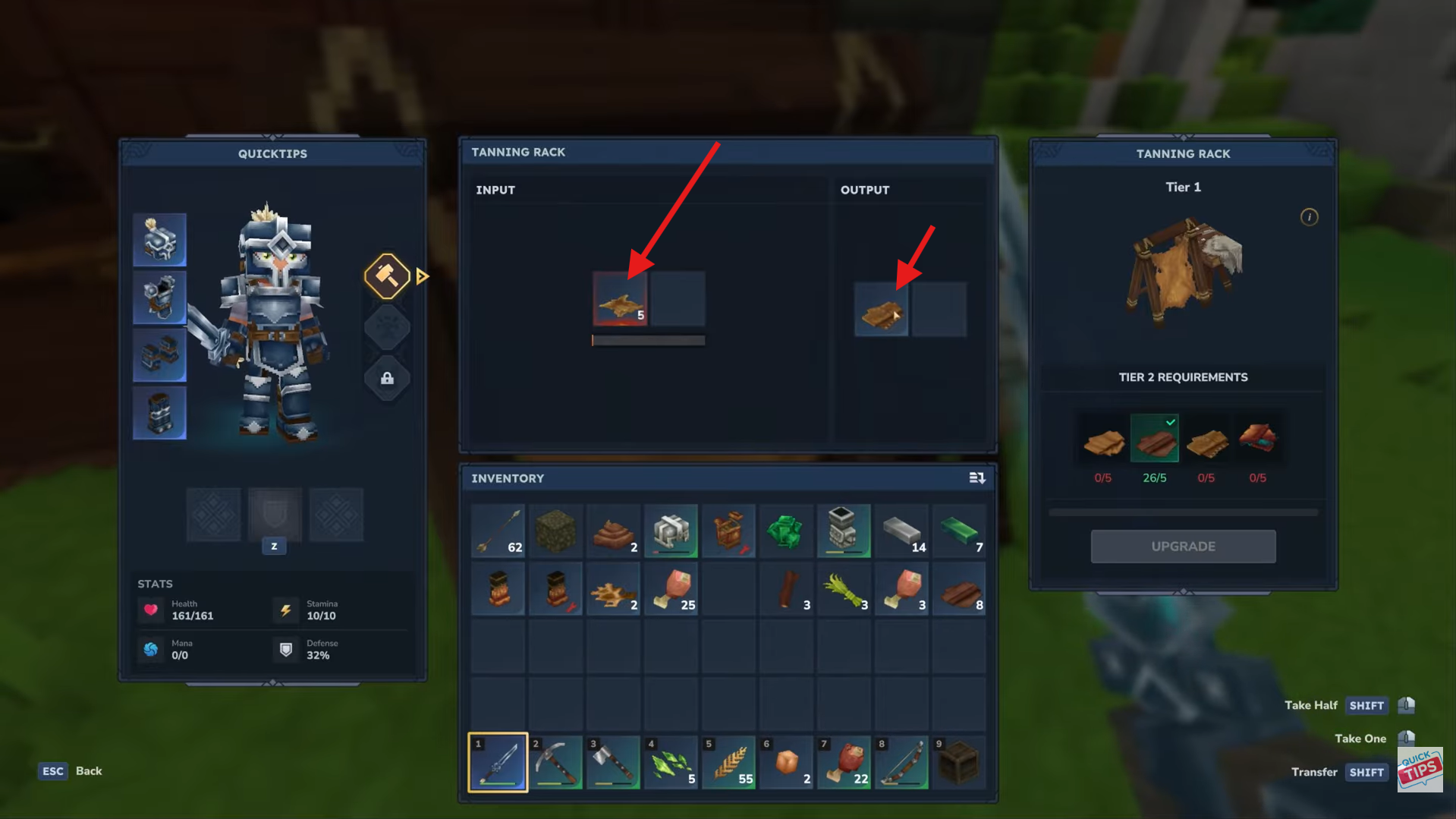Click the arrow expander next to the hammer icon
Viewport: 1456px width, 819px height.
pos(423,276)
